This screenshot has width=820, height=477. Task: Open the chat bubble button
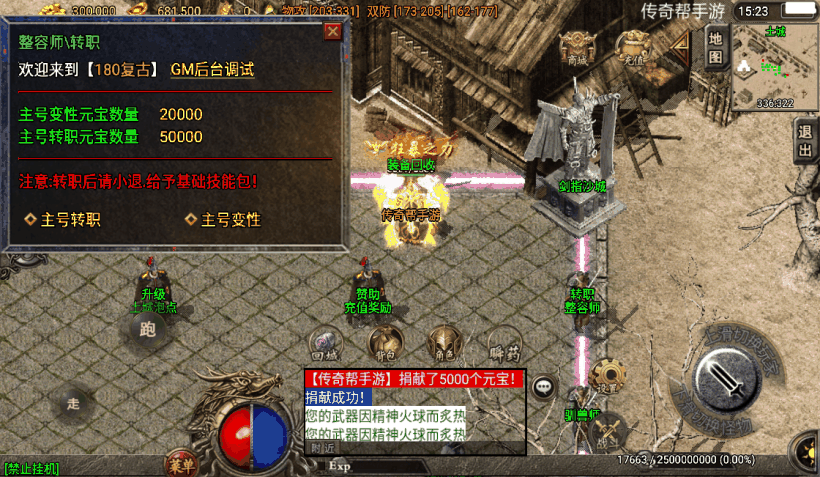pyautogui.click(x=543, y=385)
